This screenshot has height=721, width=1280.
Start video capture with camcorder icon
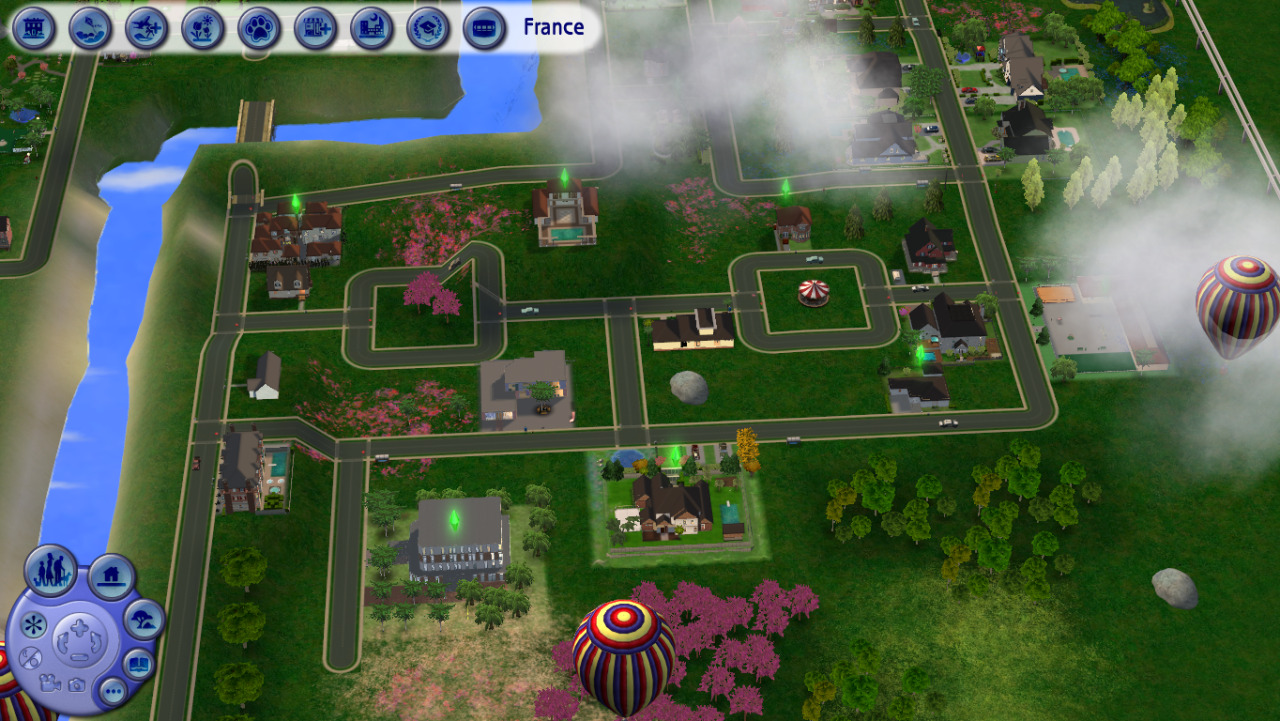[x=50, y=684]
